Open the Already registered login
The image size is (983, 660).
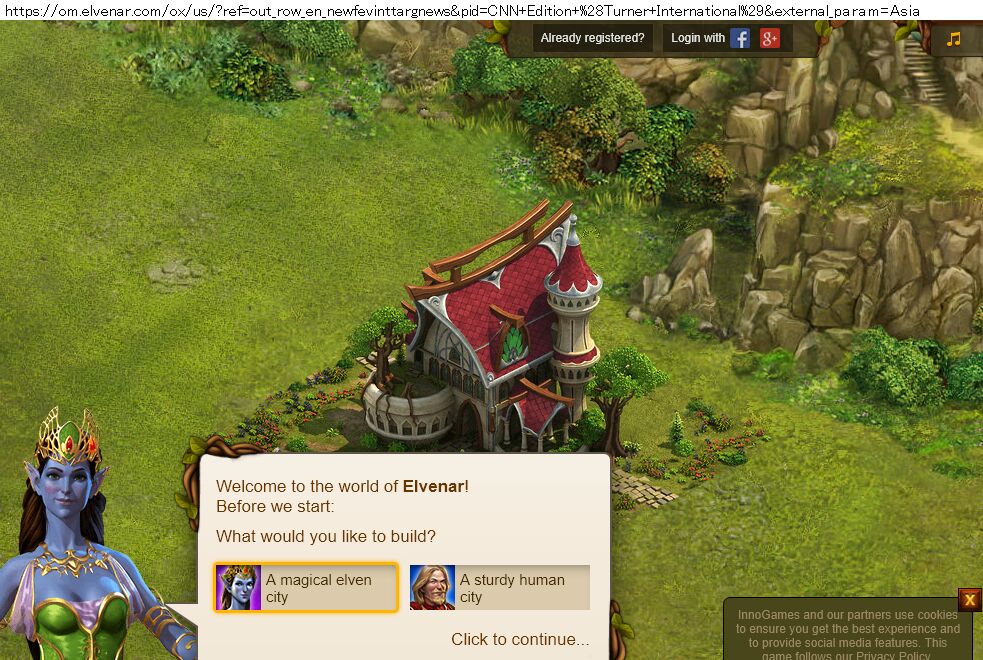592,38
